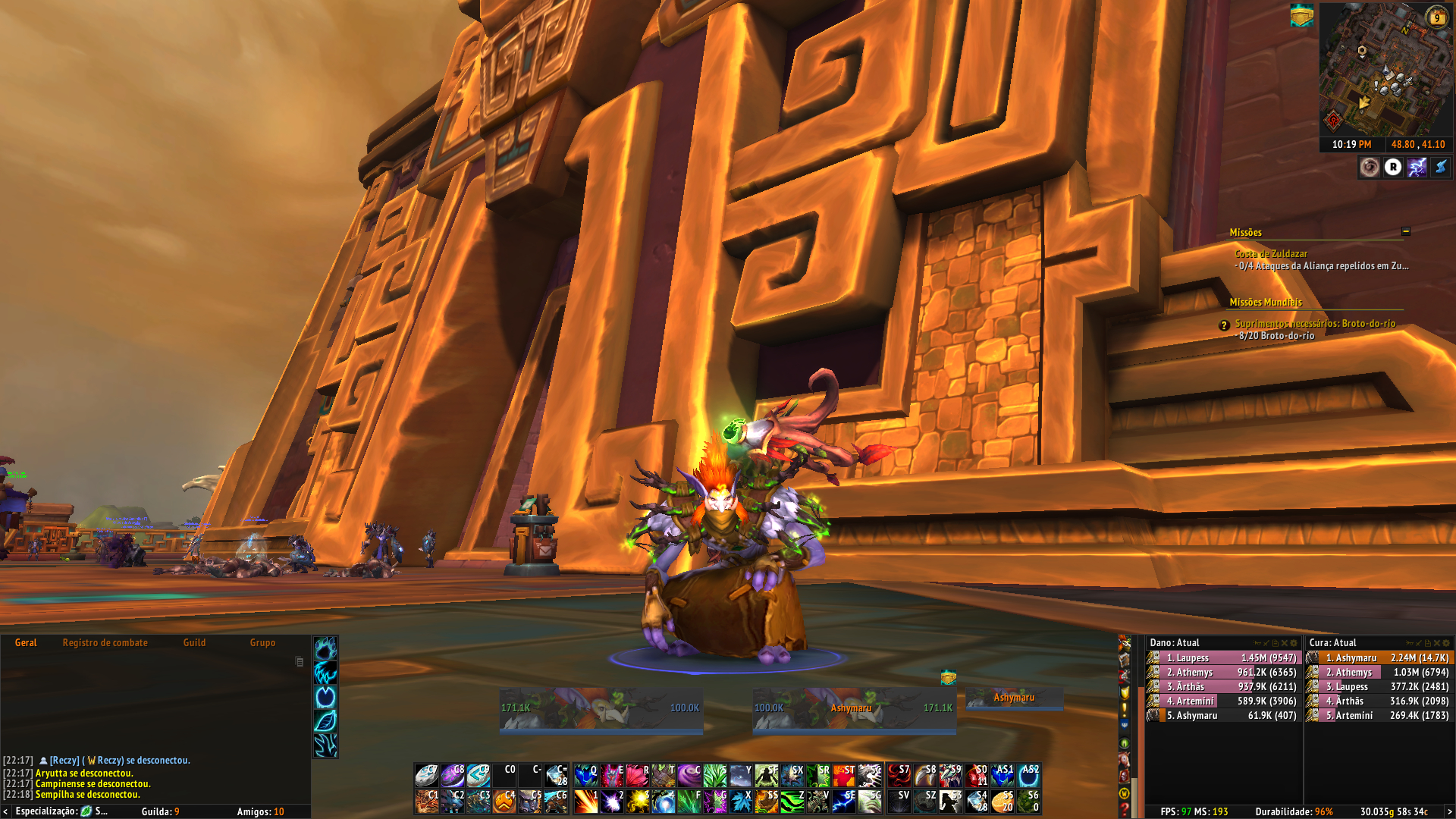This screenshot has width=1456, height=819.
Task: Click the right arrow on the bottom status bar
Action: coord(1450,812)
